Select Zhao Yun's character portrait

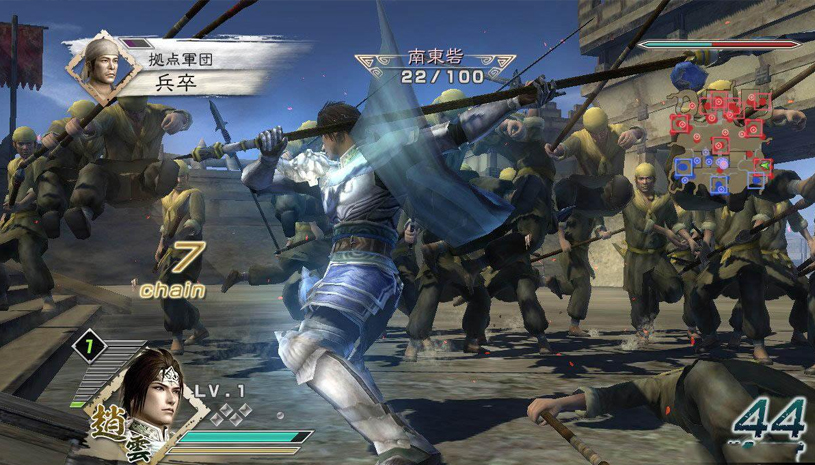[153, 388]
